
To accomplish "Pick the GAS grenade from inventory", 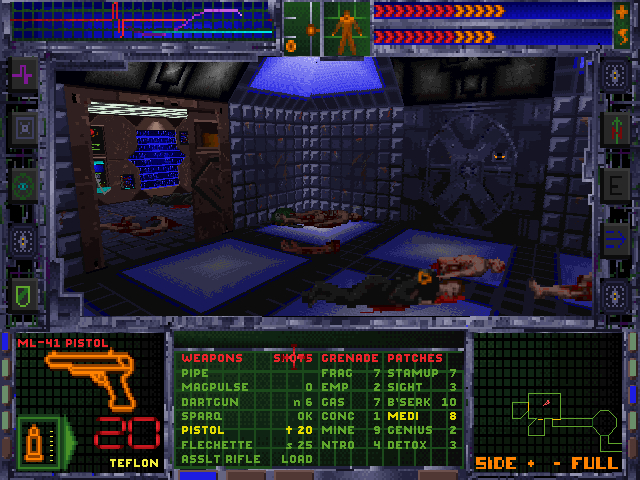I will click(x=335, y=402).
